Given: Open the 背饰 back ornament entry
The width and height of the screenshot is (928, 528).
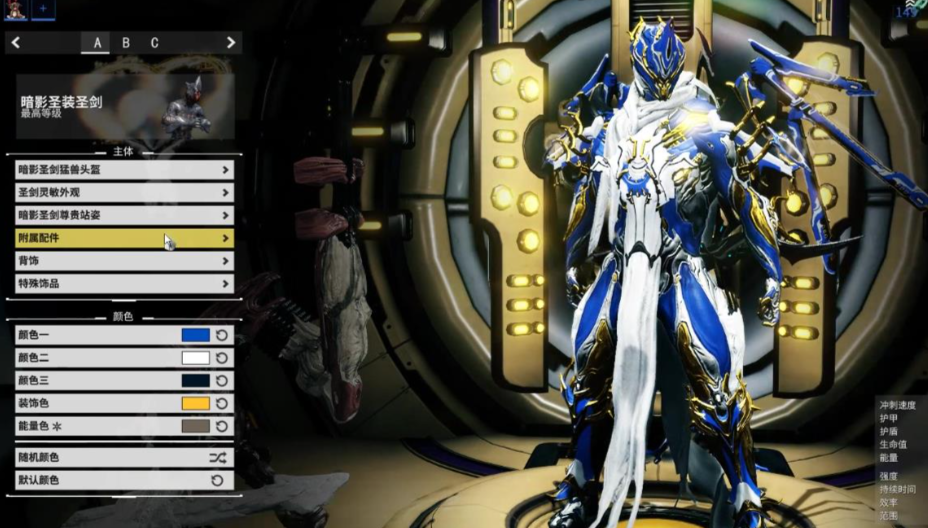Looking at the screenshot, I should click(x=124, y=261).
